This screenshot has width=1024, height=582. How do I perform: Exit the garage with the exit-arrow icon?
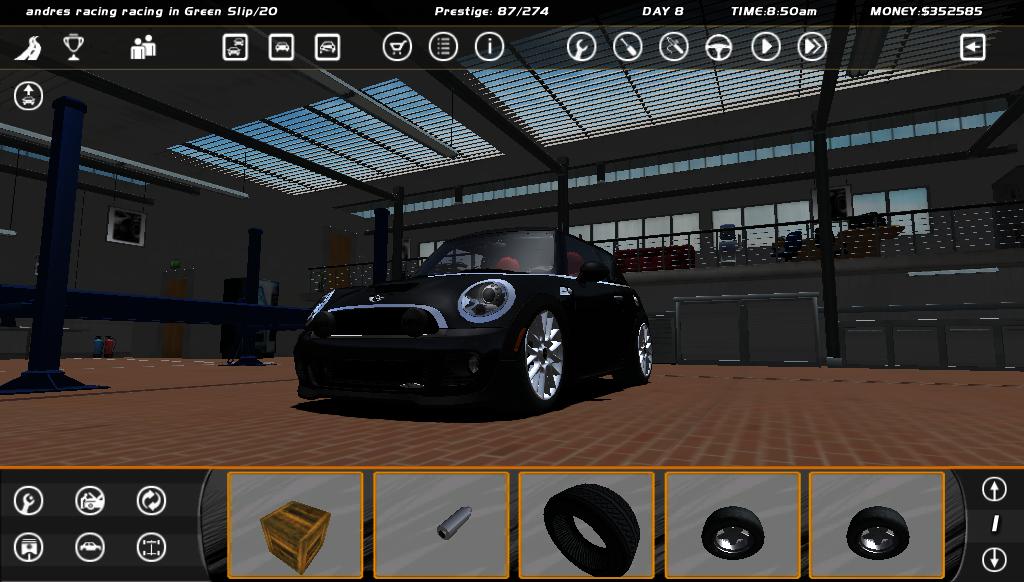[x=972, y=46]
